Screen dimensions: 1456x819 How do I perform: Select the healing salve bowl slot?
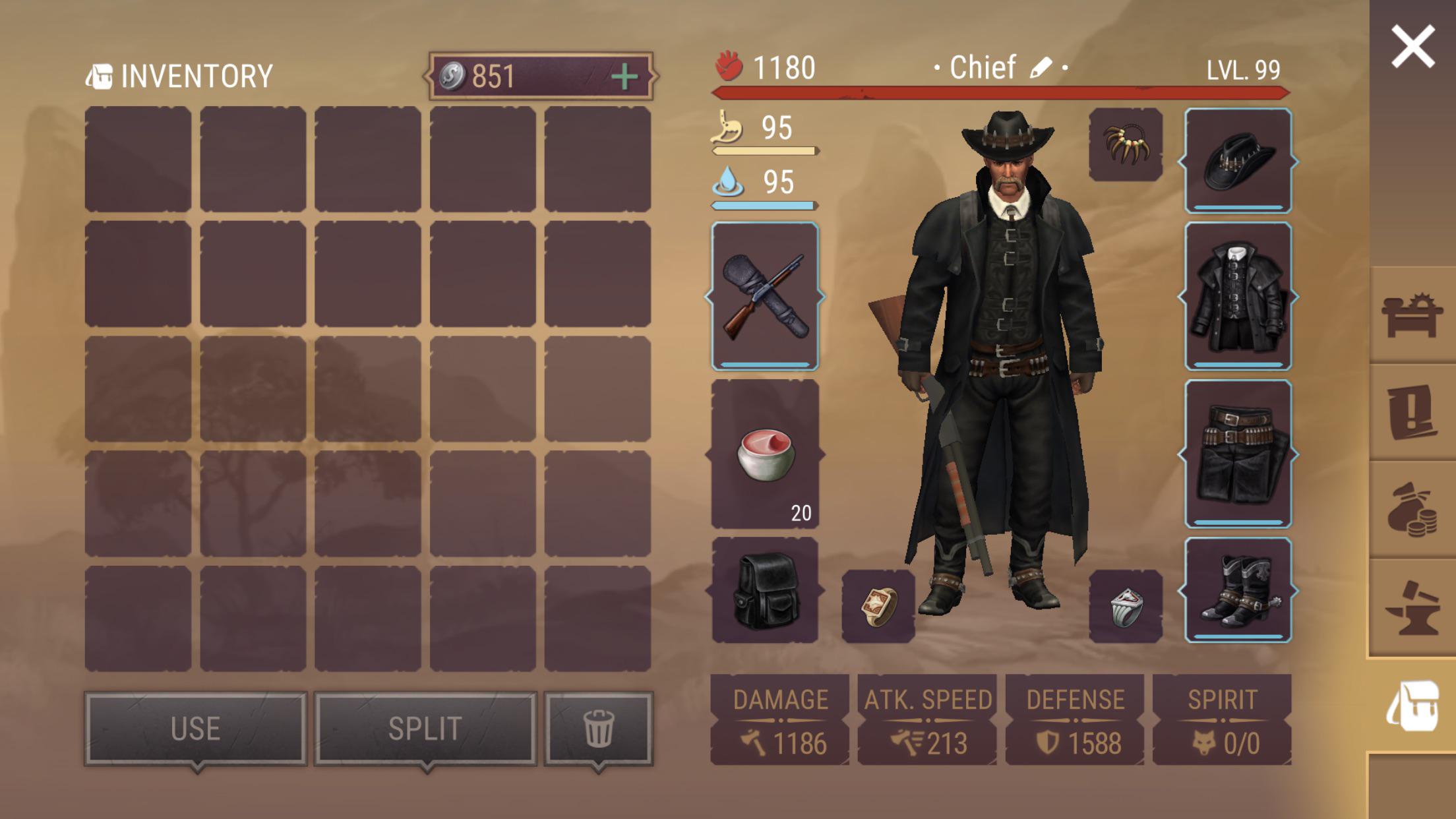pos(765,454)
